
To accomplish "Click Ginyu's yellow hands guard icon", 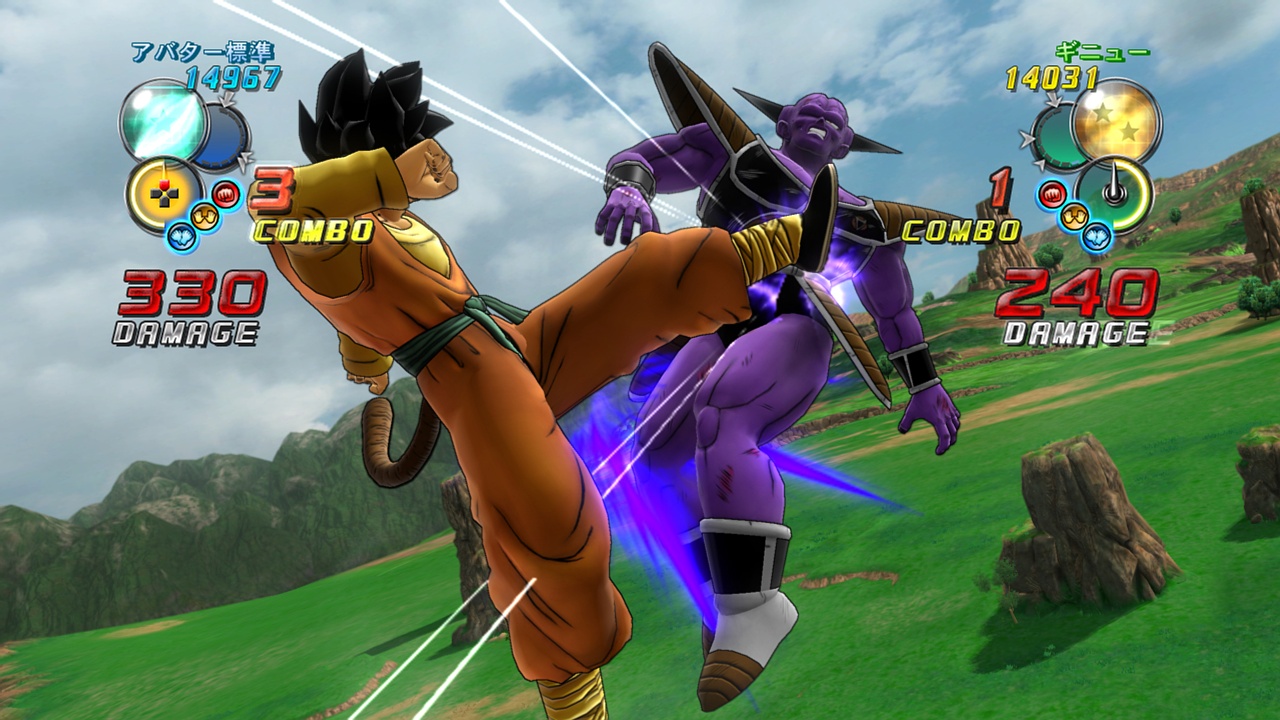I will coord(1076,216).
